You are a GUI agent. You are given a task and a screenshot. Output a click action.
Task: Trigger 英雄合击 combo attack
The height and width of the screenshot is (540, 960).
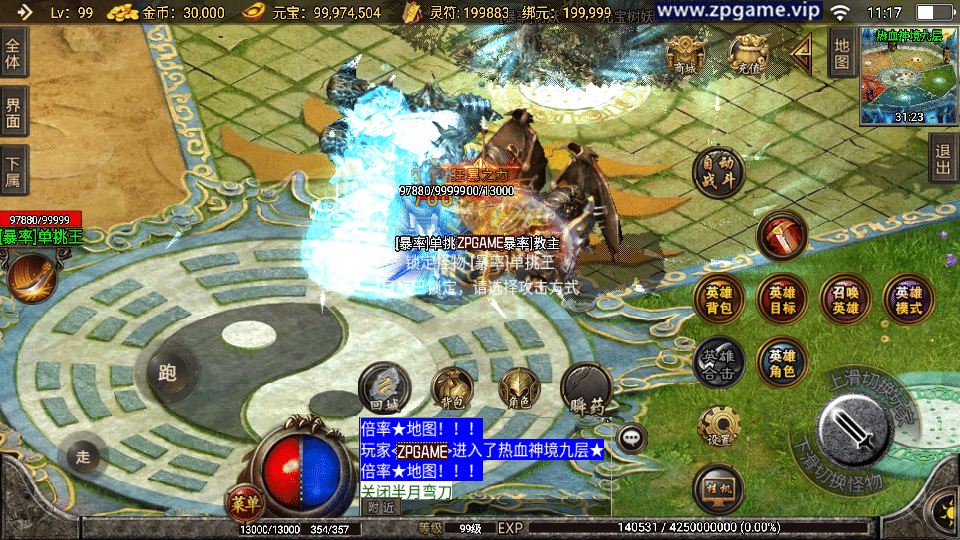[x=718, y=363]
